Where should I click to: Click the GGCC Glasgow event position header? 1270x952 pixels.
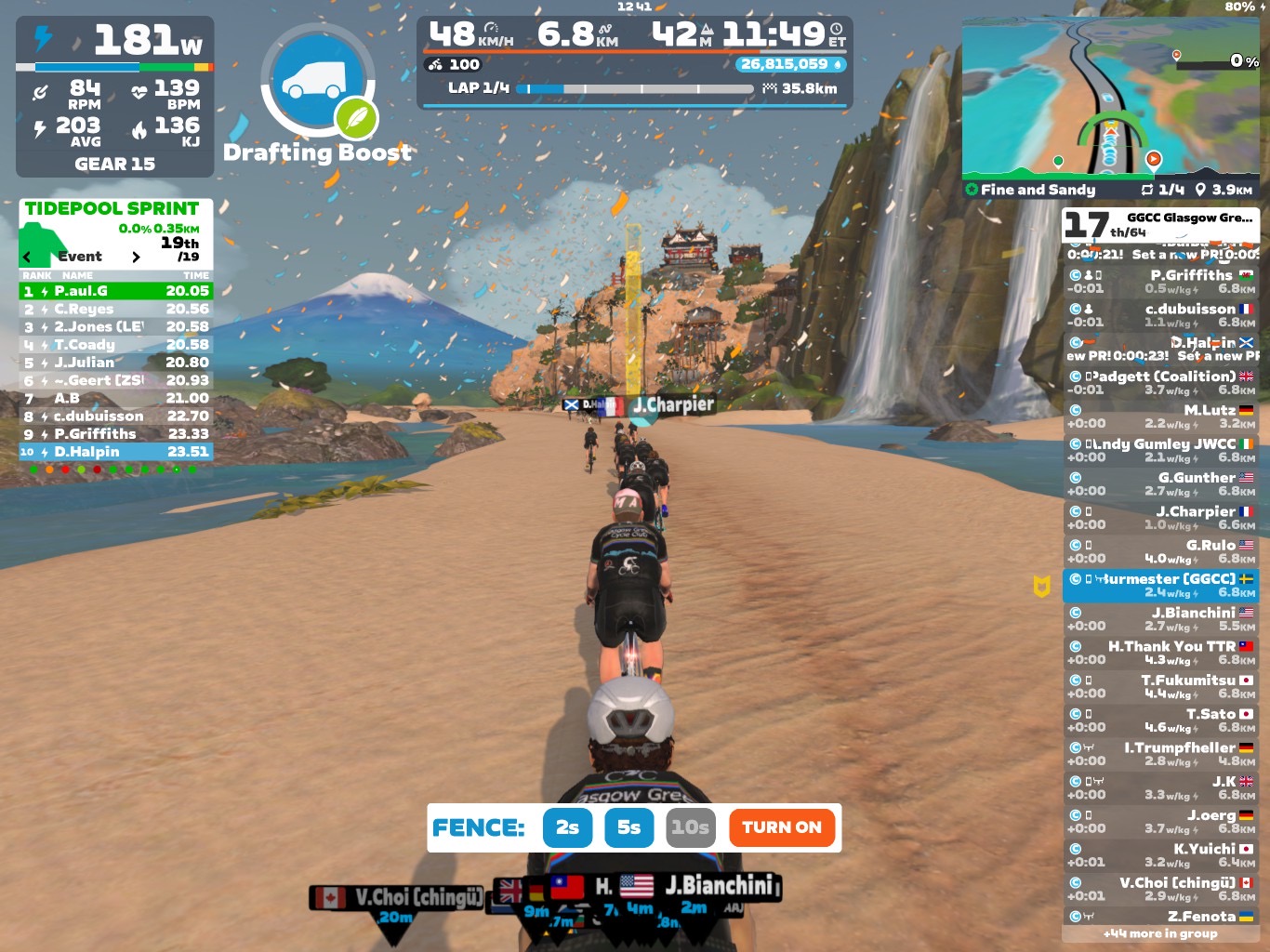1160,224
